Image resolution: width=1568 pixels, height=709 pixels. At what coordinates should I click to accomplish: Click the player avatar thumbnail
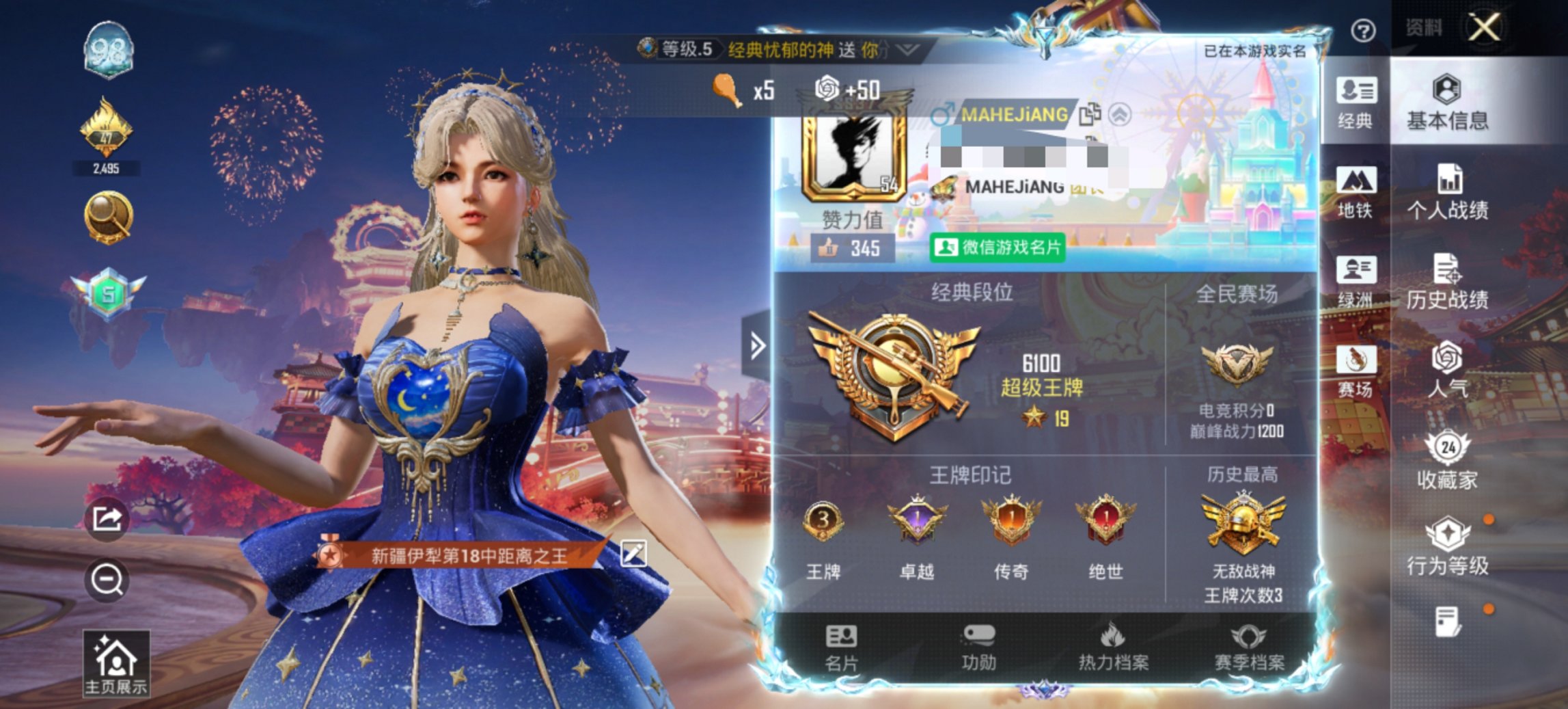tap(854, 157)
